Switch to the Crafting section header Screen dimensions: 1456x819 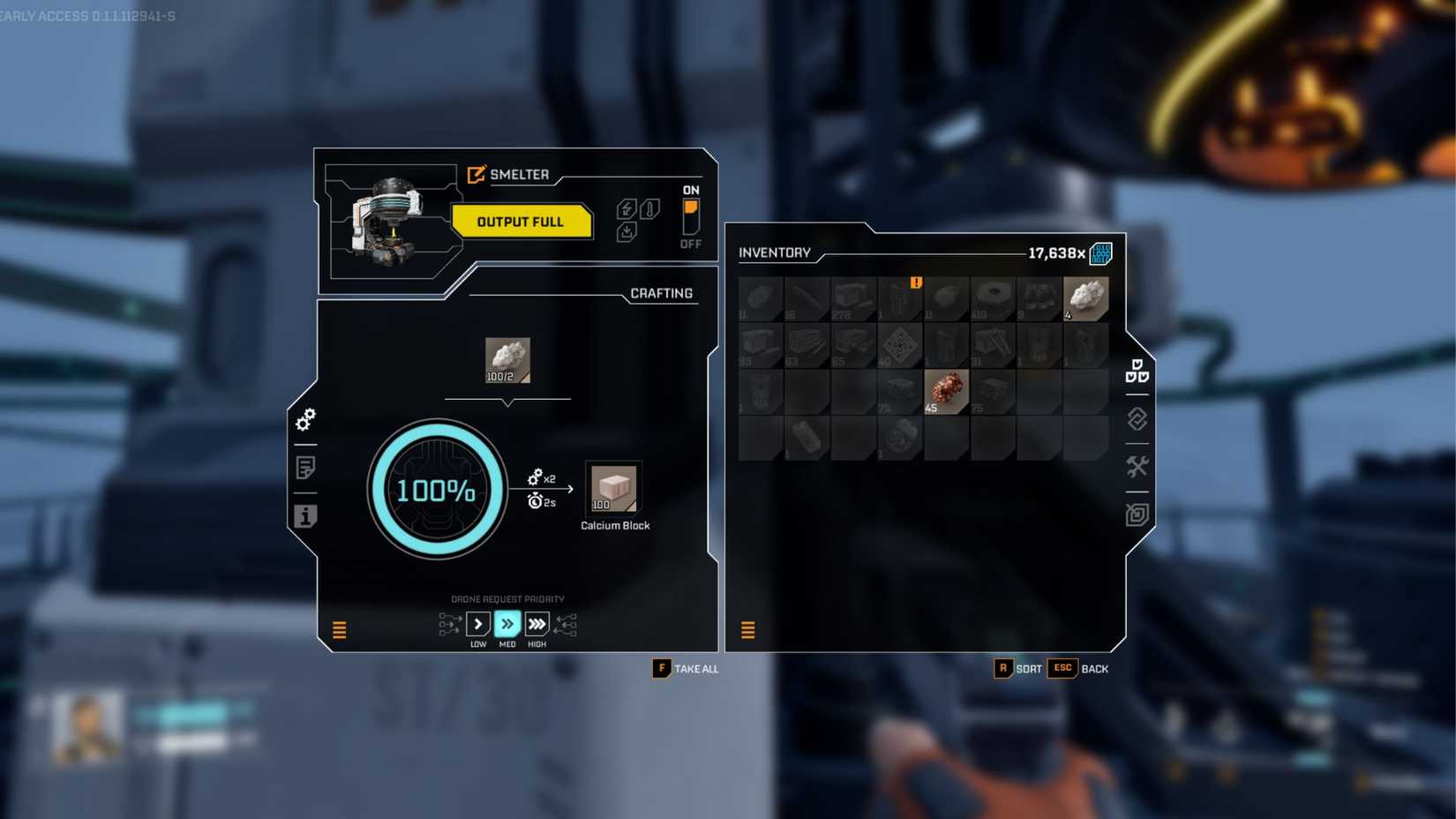[x=662, y=293]
